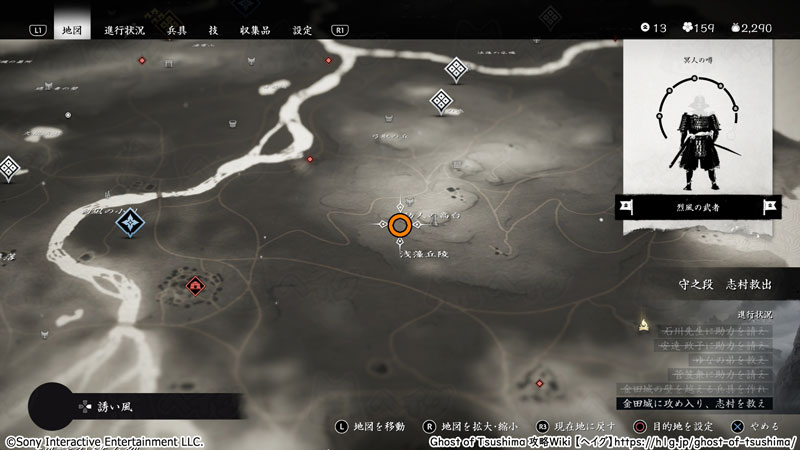Select the blue diamond map marker

[130, 221]
